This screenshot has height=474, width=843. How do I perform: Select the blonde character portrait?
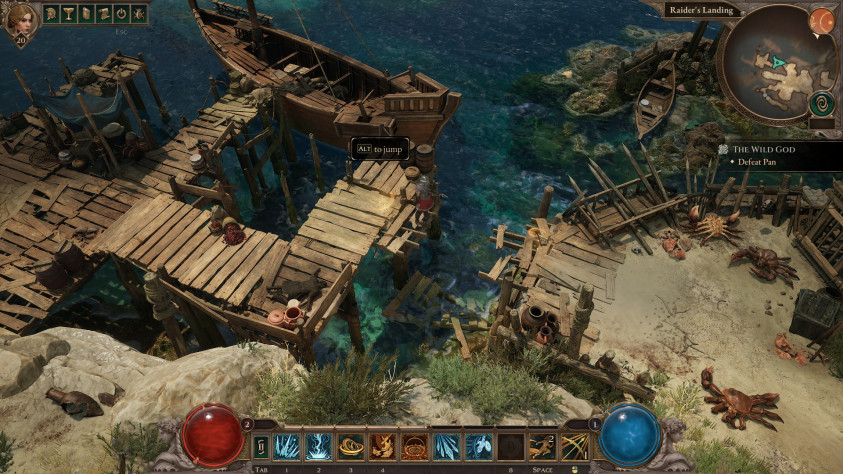[20, 19]
